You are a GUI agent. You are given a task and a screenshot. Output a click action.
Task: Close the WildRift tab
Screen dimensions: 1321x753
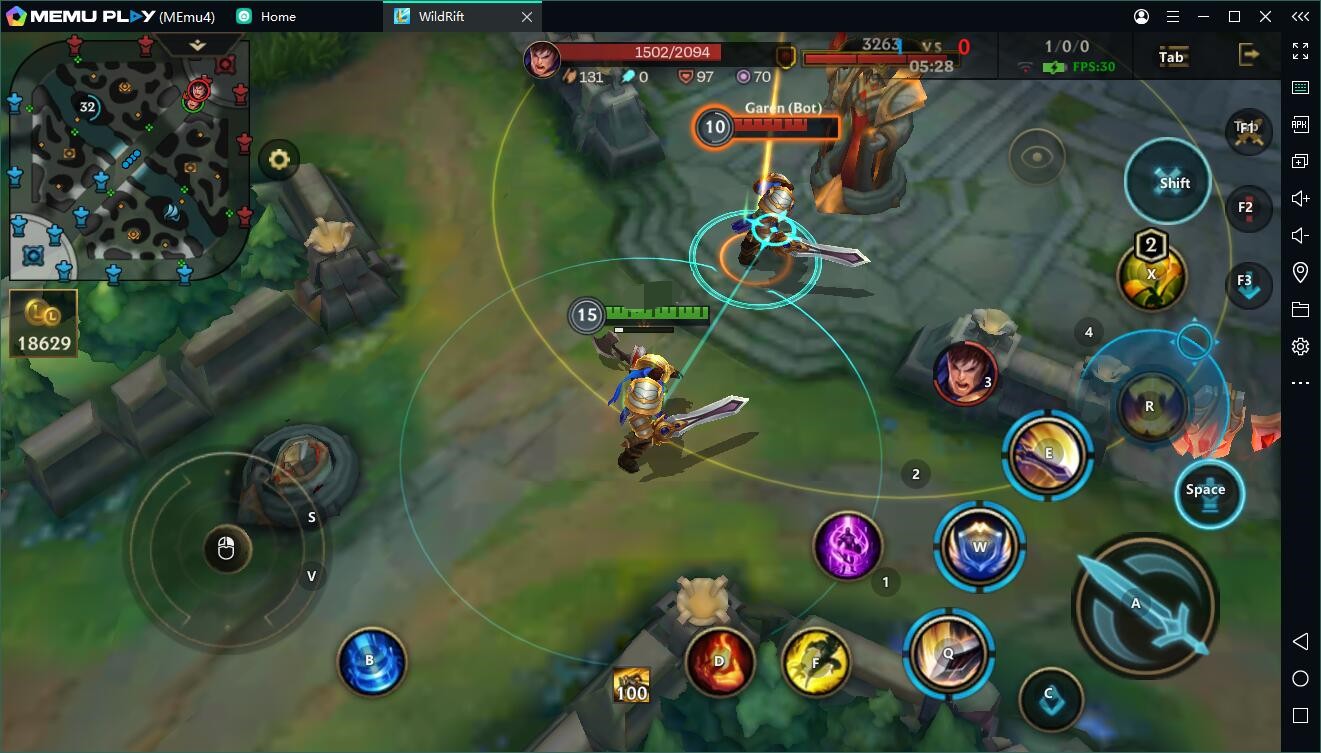click(x=527, y=17)
